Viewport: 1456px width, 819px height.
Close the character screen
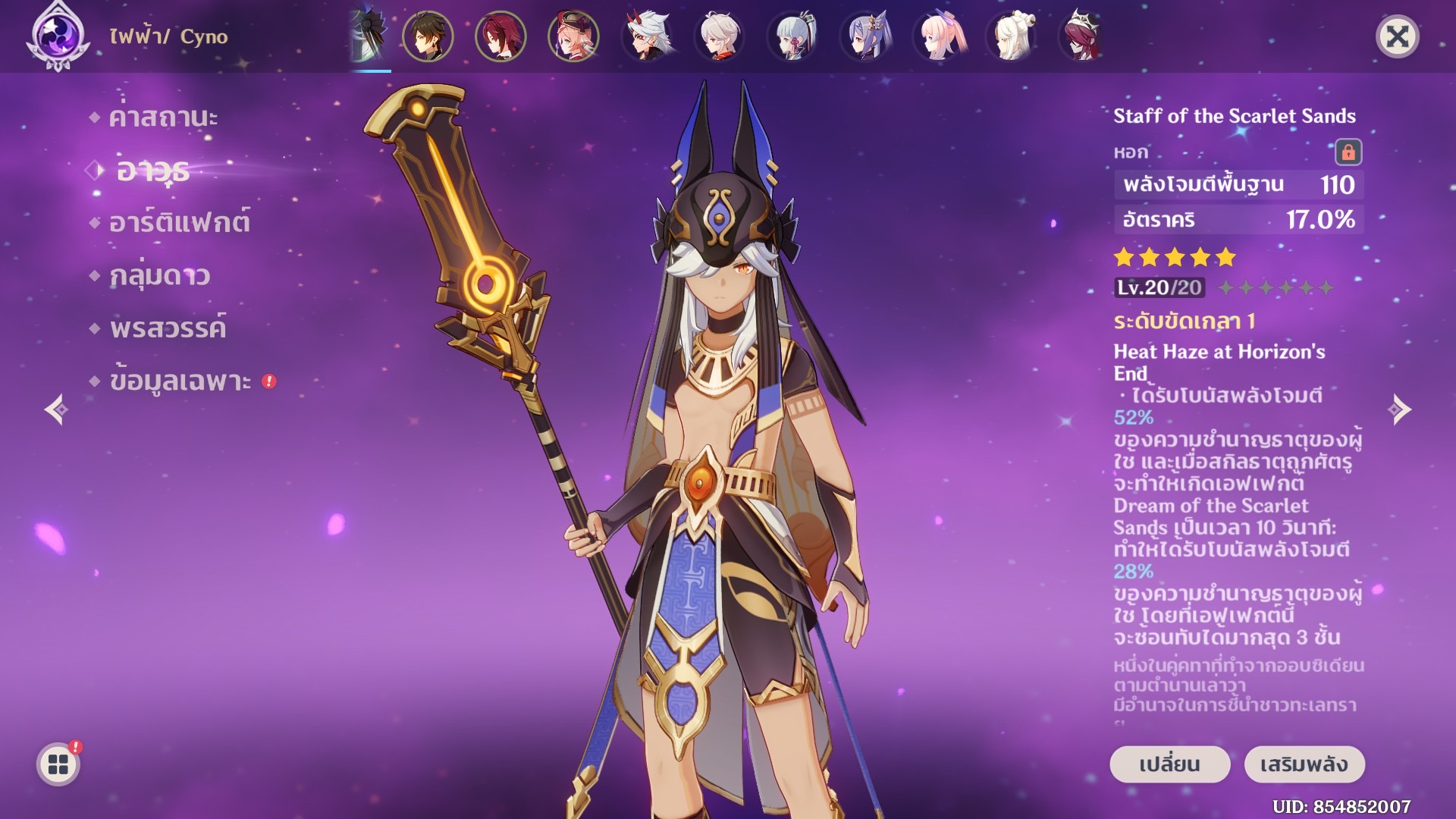pos(1397,36)
